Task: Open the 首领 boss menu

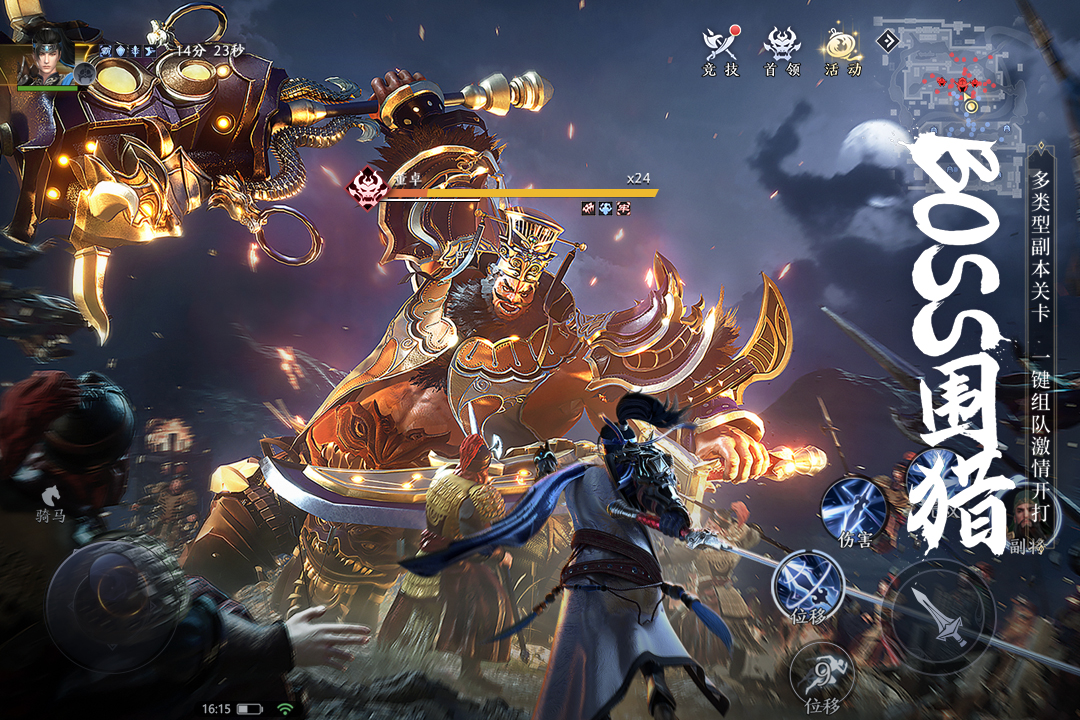Action: point(782,48)
